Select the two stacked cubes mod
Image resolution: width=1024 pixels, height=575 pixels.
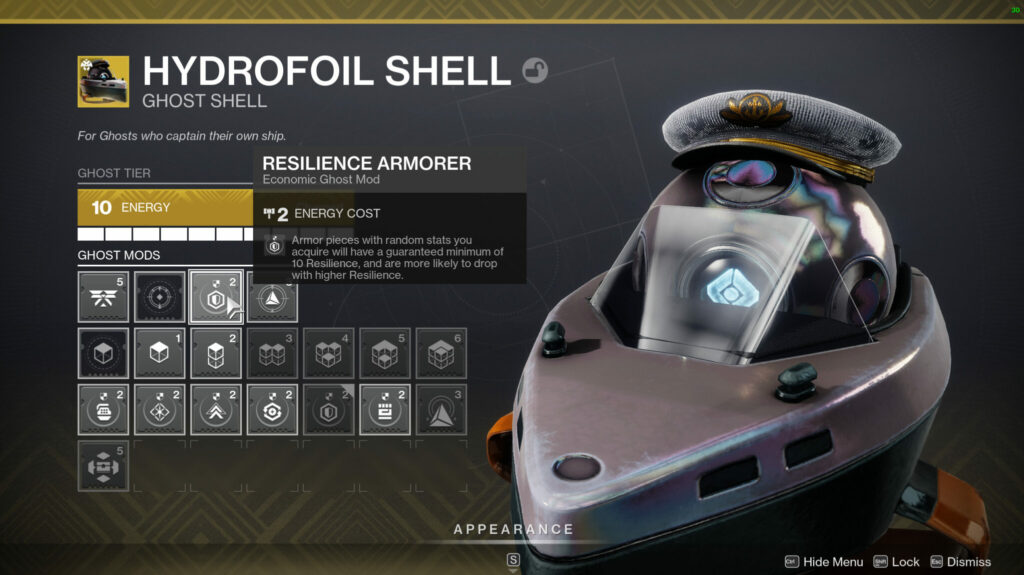216,353
